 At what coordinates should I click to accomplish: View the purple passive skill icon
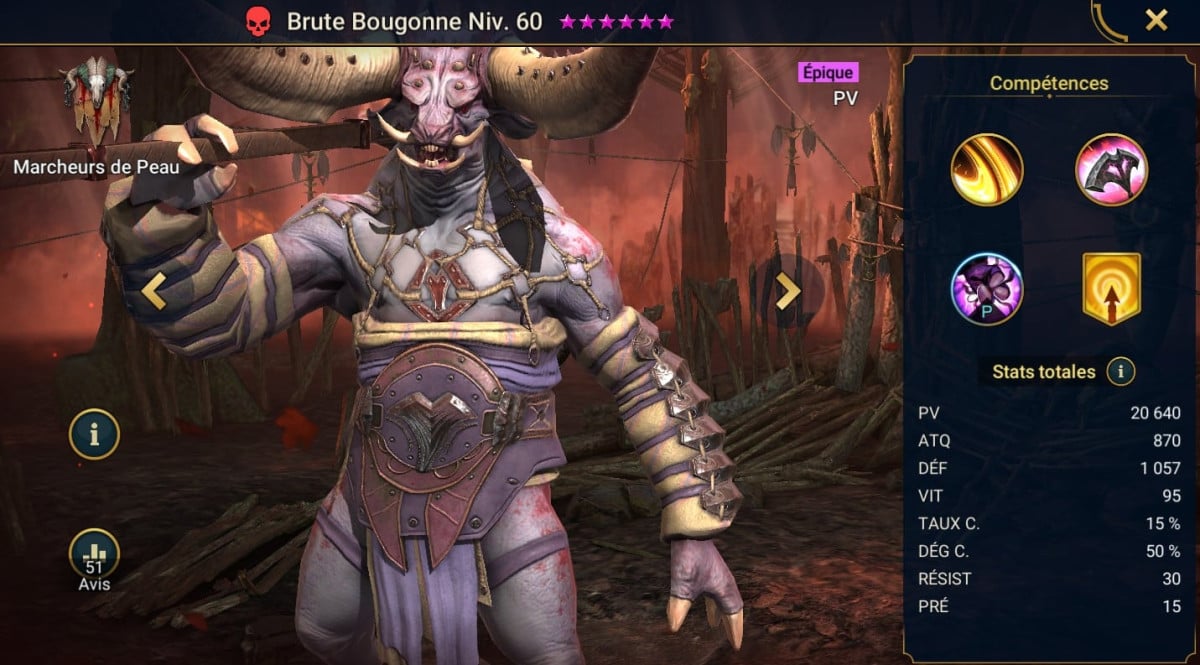click(986, 289)
